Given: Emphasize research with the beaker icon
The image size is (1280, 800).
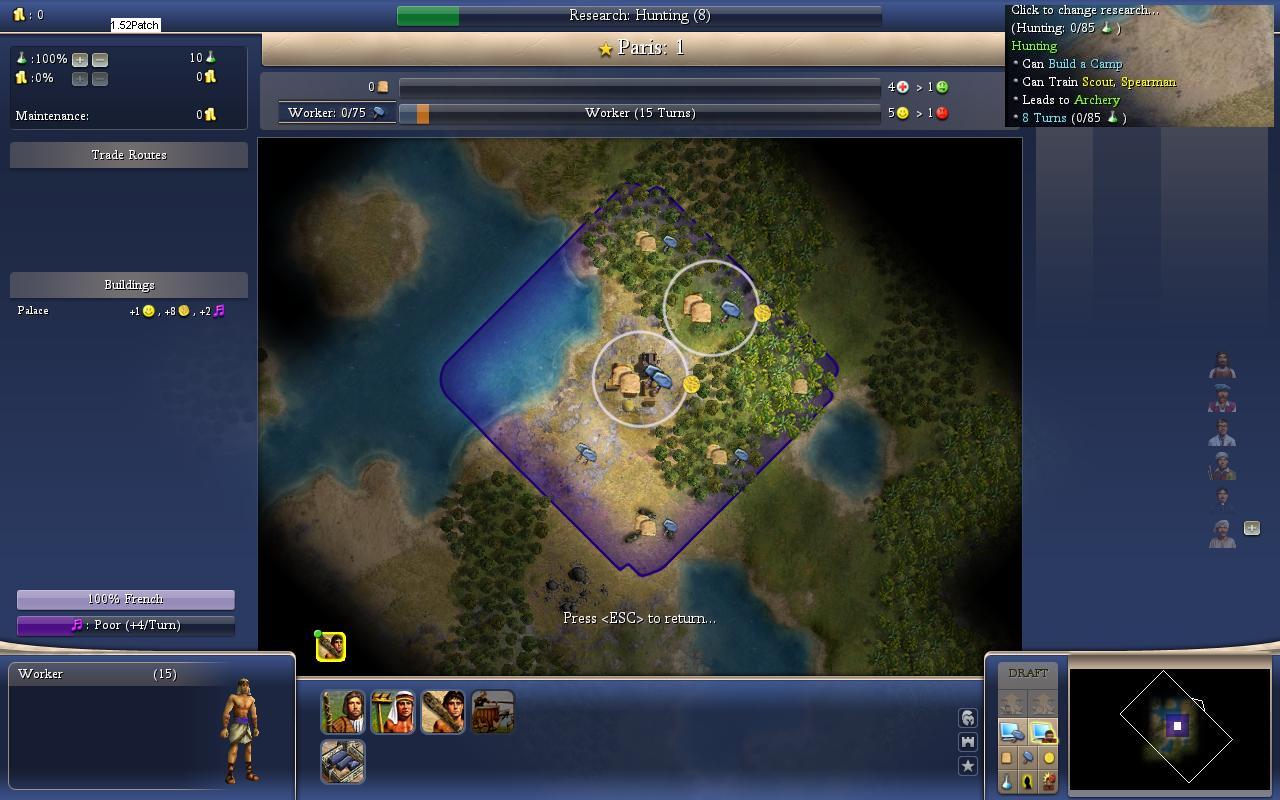Looking at the screenshot, I should pyautogui.click(x=1007, y=782).
